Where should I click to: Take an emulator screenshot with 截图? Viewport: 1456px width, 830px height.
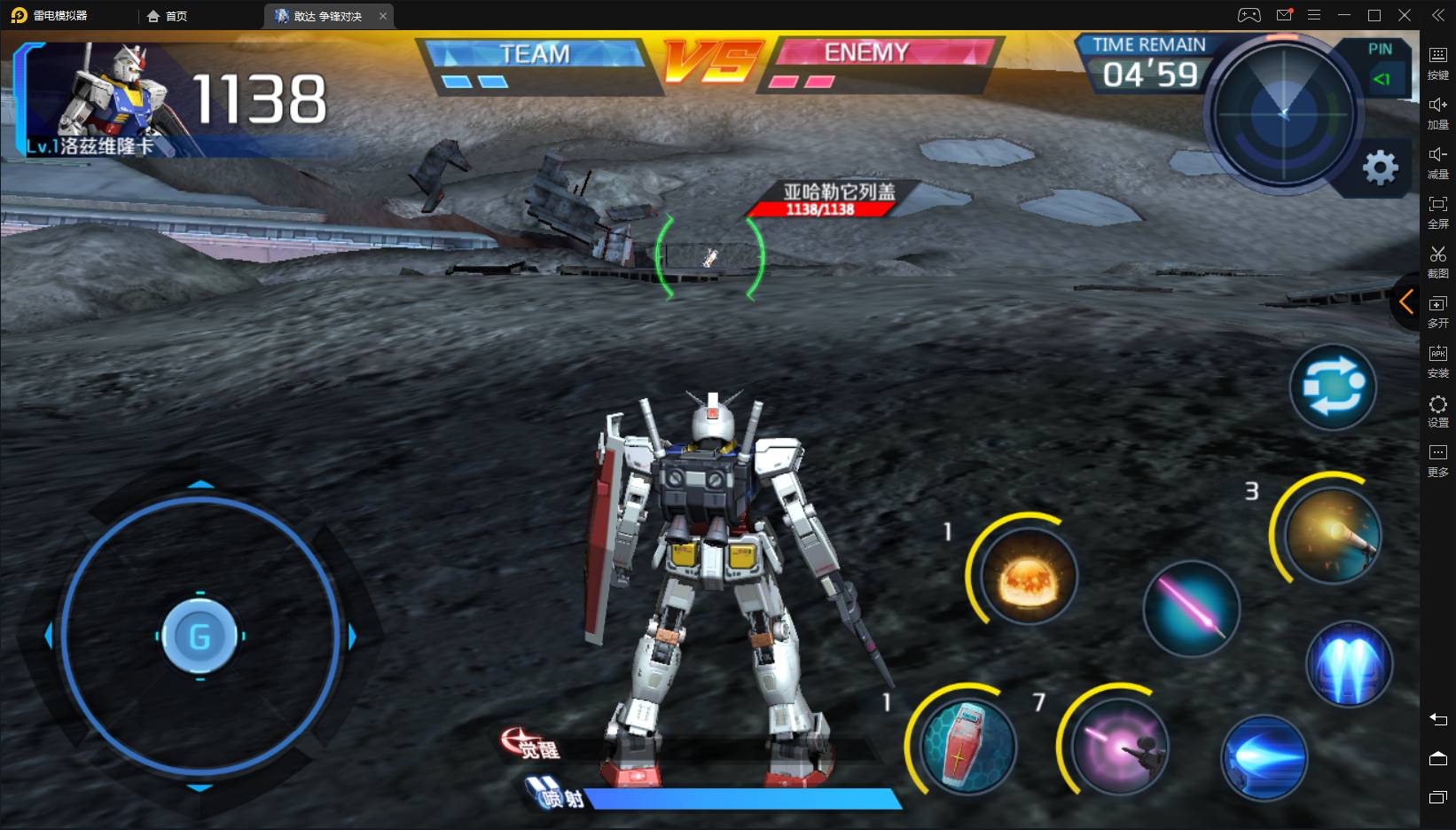pyautogui.click(x=1437, y=261)
